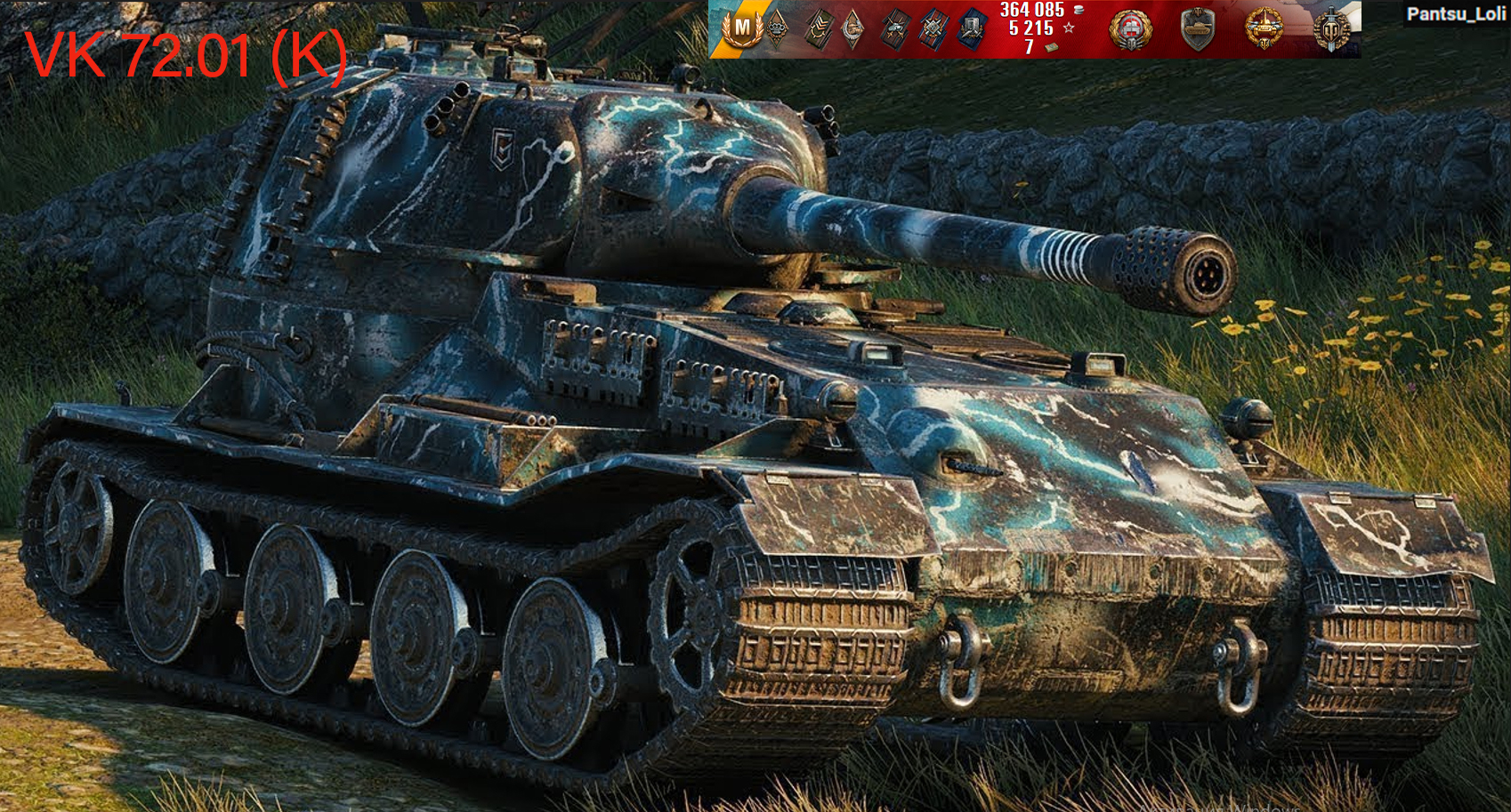Open the gold wreath medal with red emblem
Image resolution: width=1511 pixels, height=812 pixels.
click(1130, 29)
